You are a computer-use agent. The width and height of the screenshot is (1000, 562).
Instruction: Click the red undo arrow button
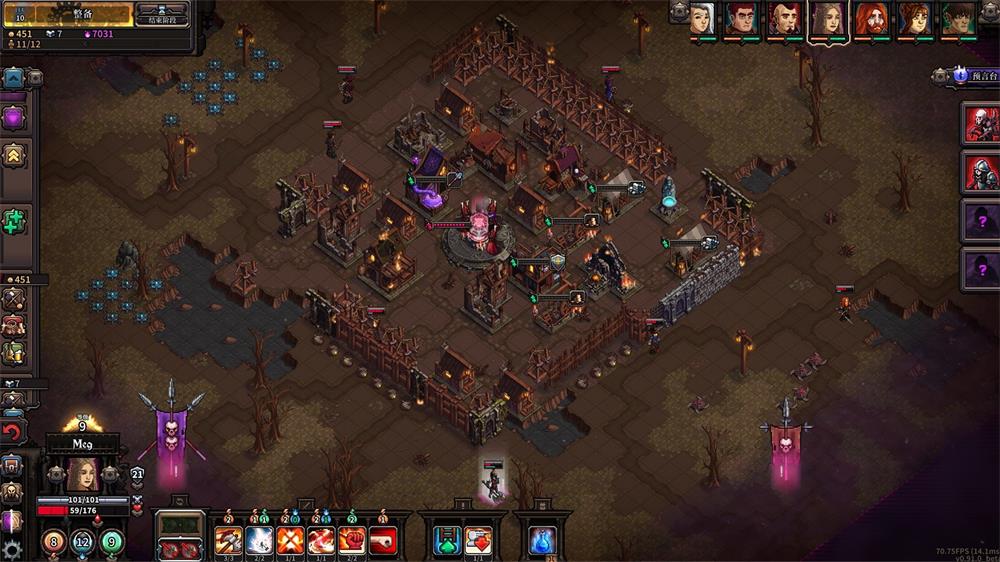(12, 433)
